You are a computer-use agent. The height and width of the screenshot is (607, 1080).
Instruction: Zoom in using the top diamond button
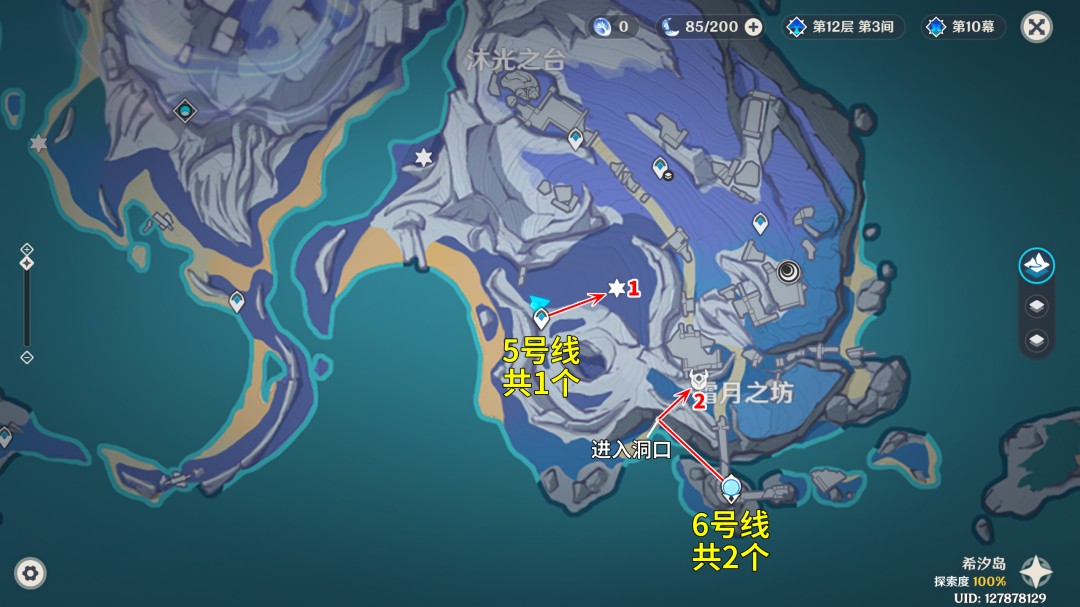tap(27, 249)
